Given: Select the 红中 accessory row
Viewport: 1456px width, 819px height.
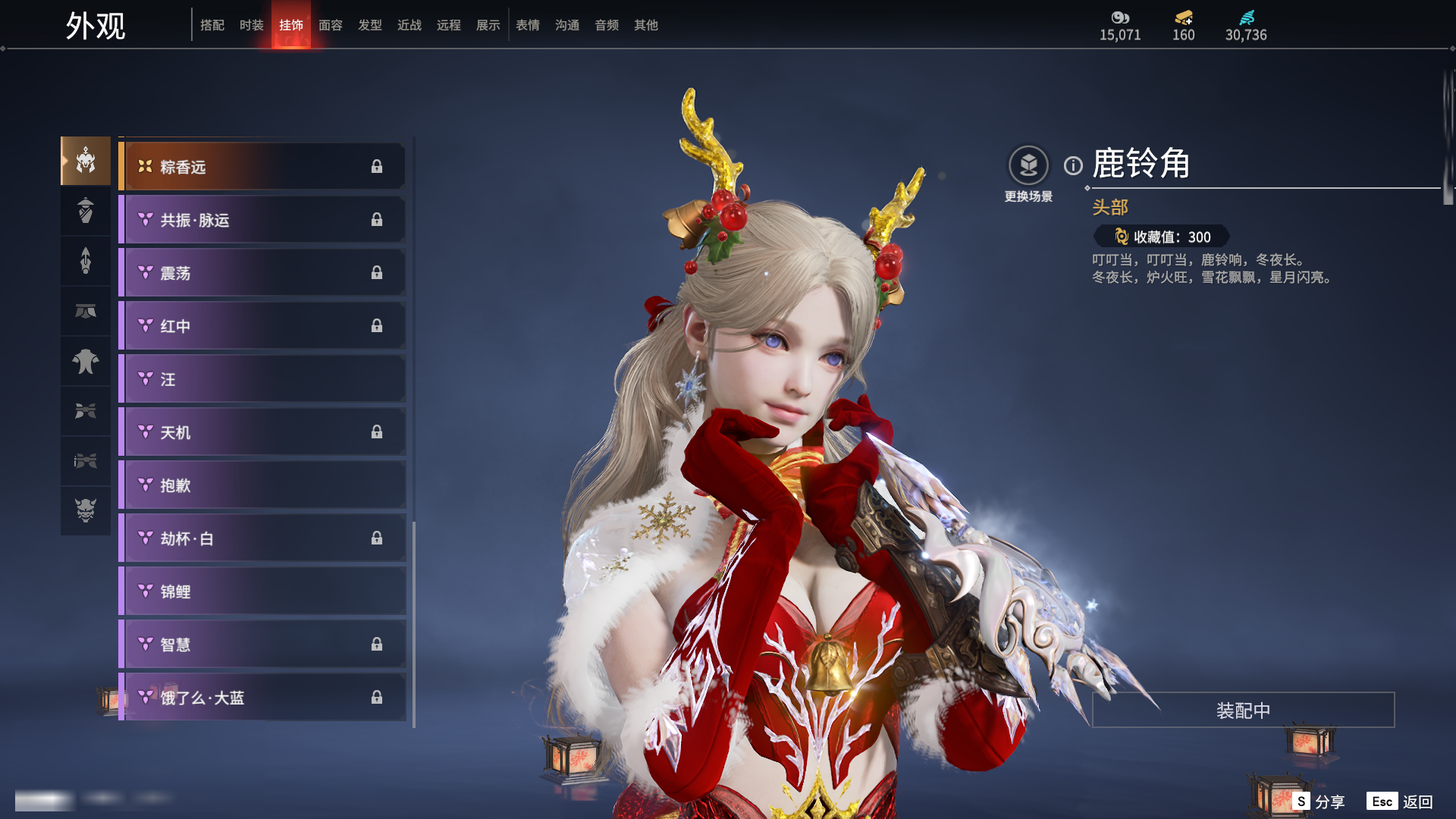Looking at the screenshot, I should tap(262, 326).
